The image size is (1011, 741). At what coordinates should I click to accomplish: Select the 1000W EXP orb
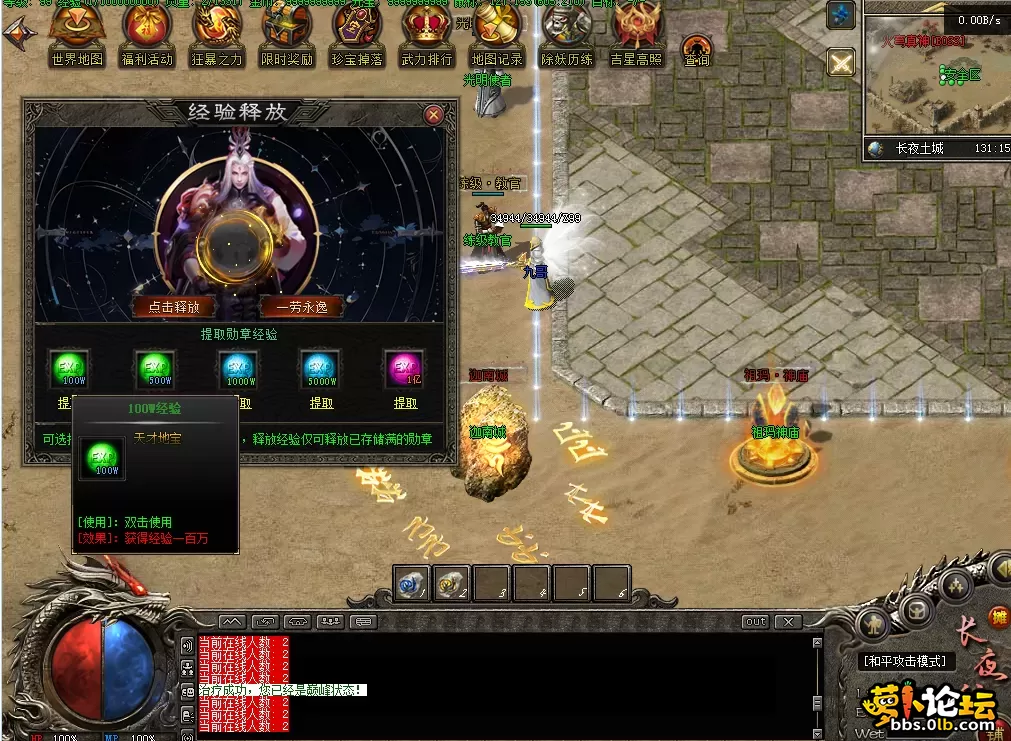pos(238,368)
